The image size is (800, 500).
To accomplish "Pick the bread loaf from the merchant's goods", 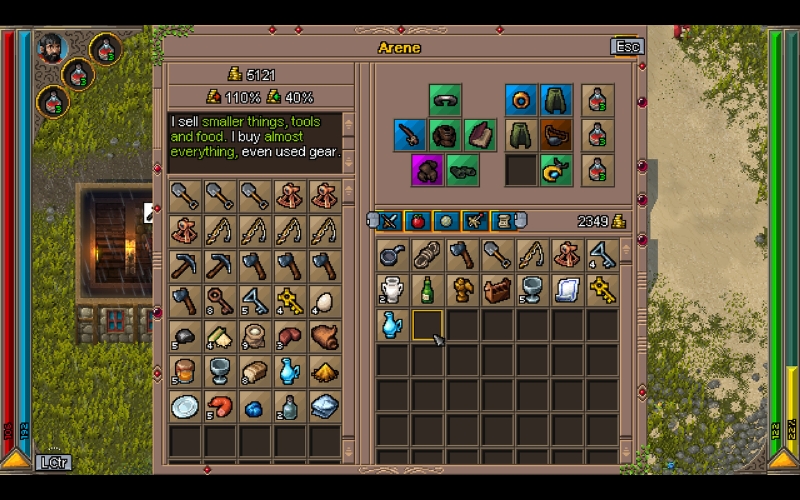I will click(255, 371).
